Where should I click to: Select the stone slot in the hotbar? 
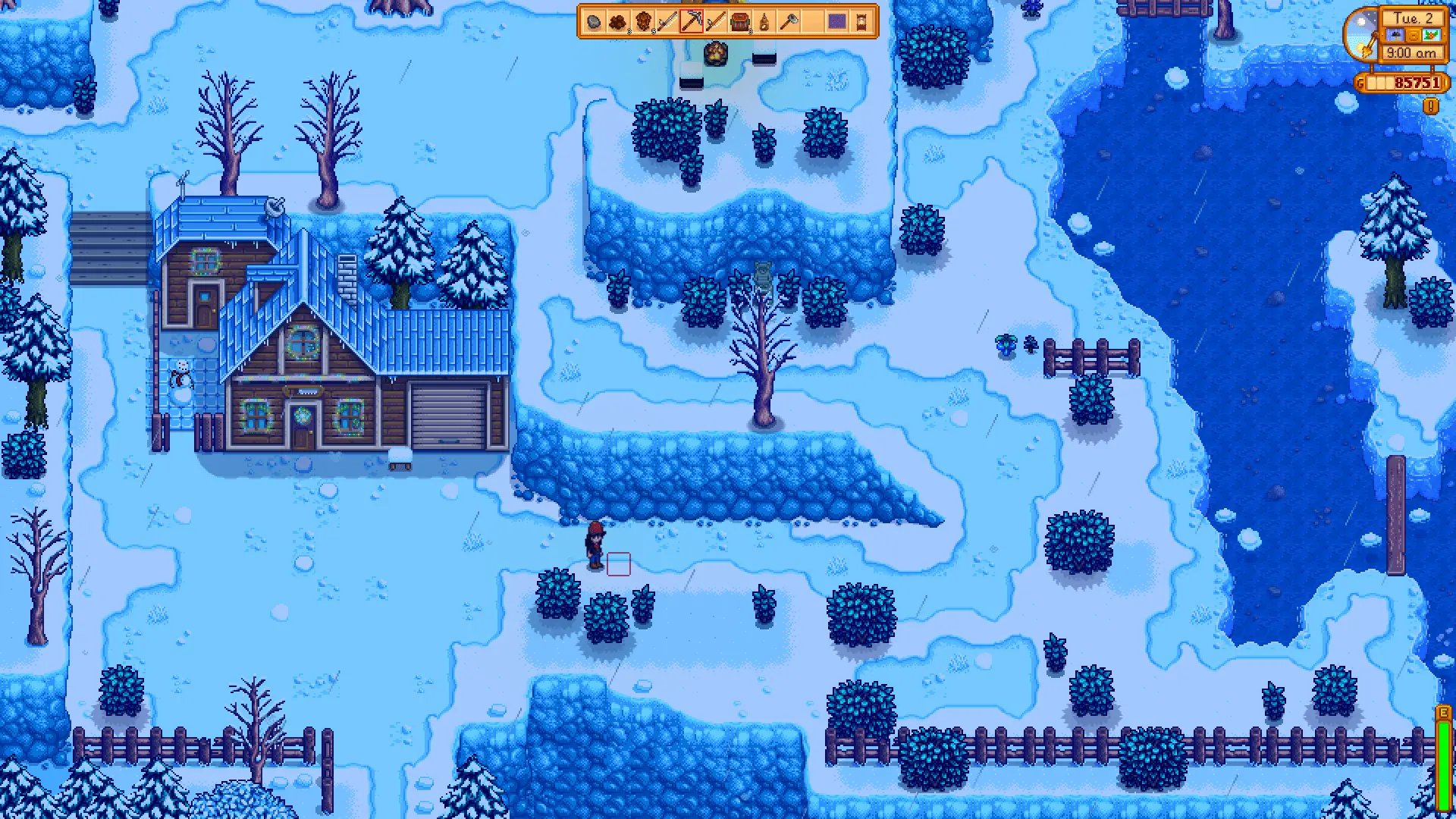tap(594, 22)
